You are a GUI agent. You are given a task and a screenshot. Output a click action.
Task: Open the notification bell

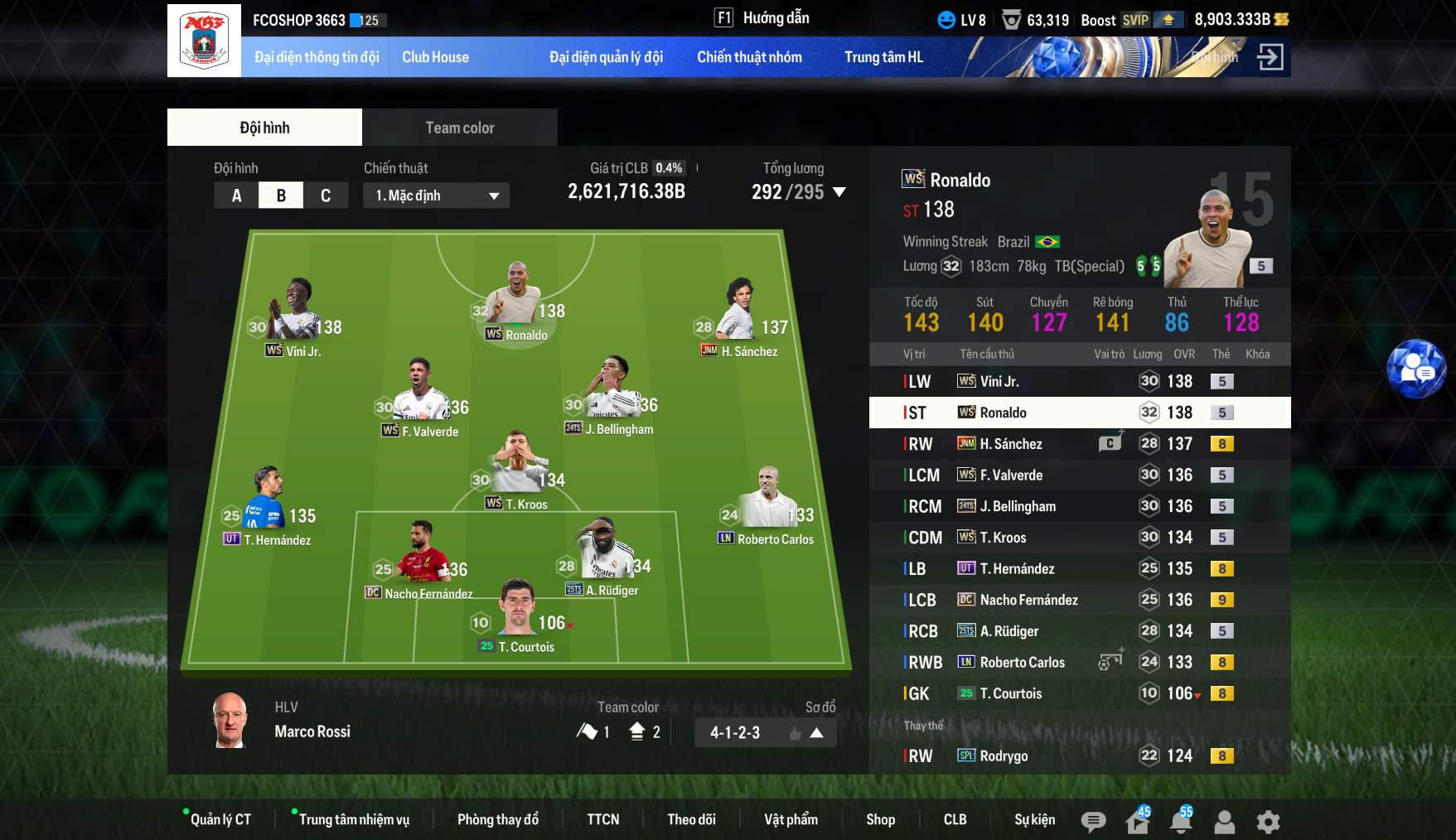(x=1181, y=822)
